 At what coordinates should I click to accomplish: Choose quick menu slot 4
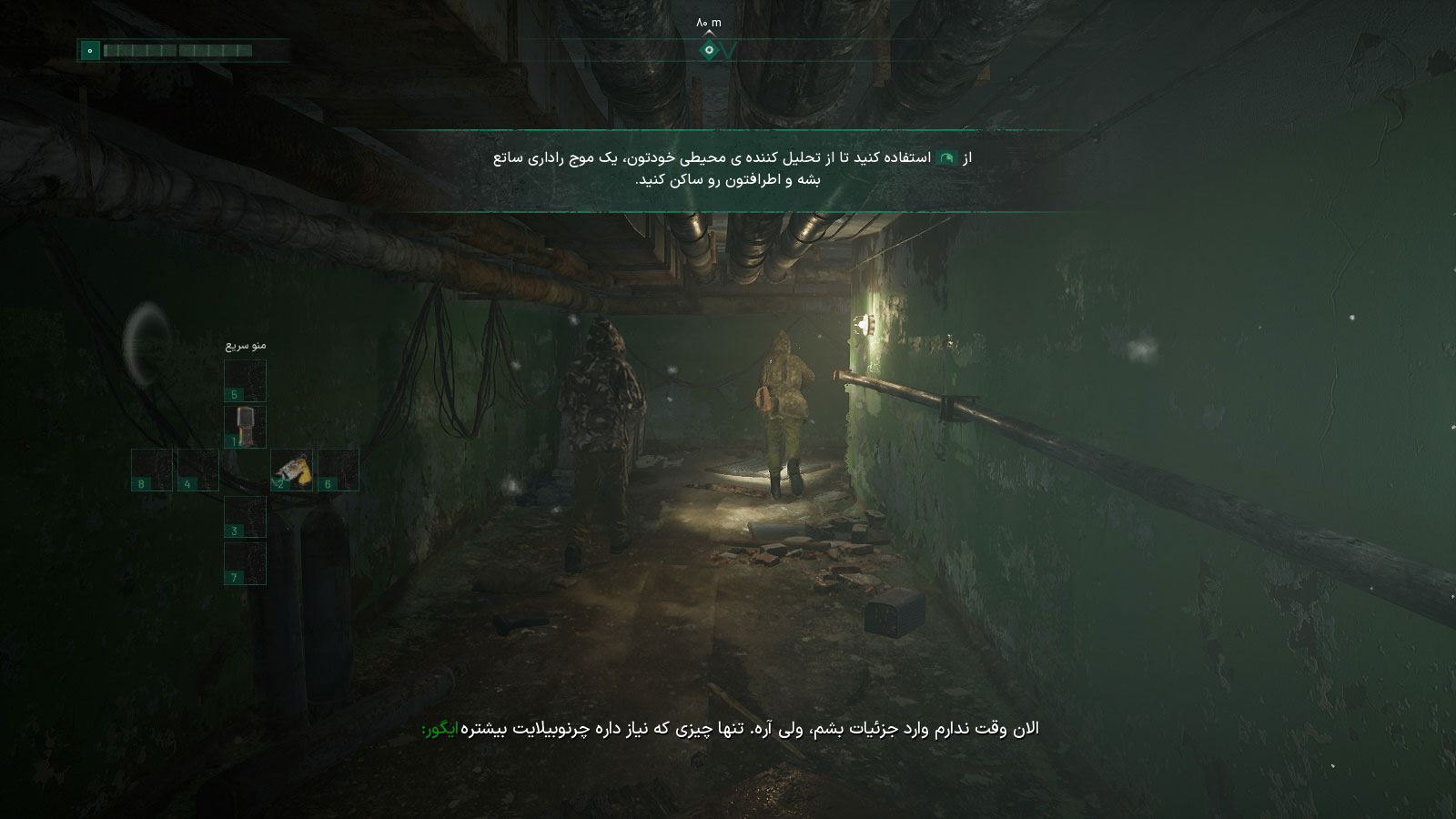(x=197, y=470)
